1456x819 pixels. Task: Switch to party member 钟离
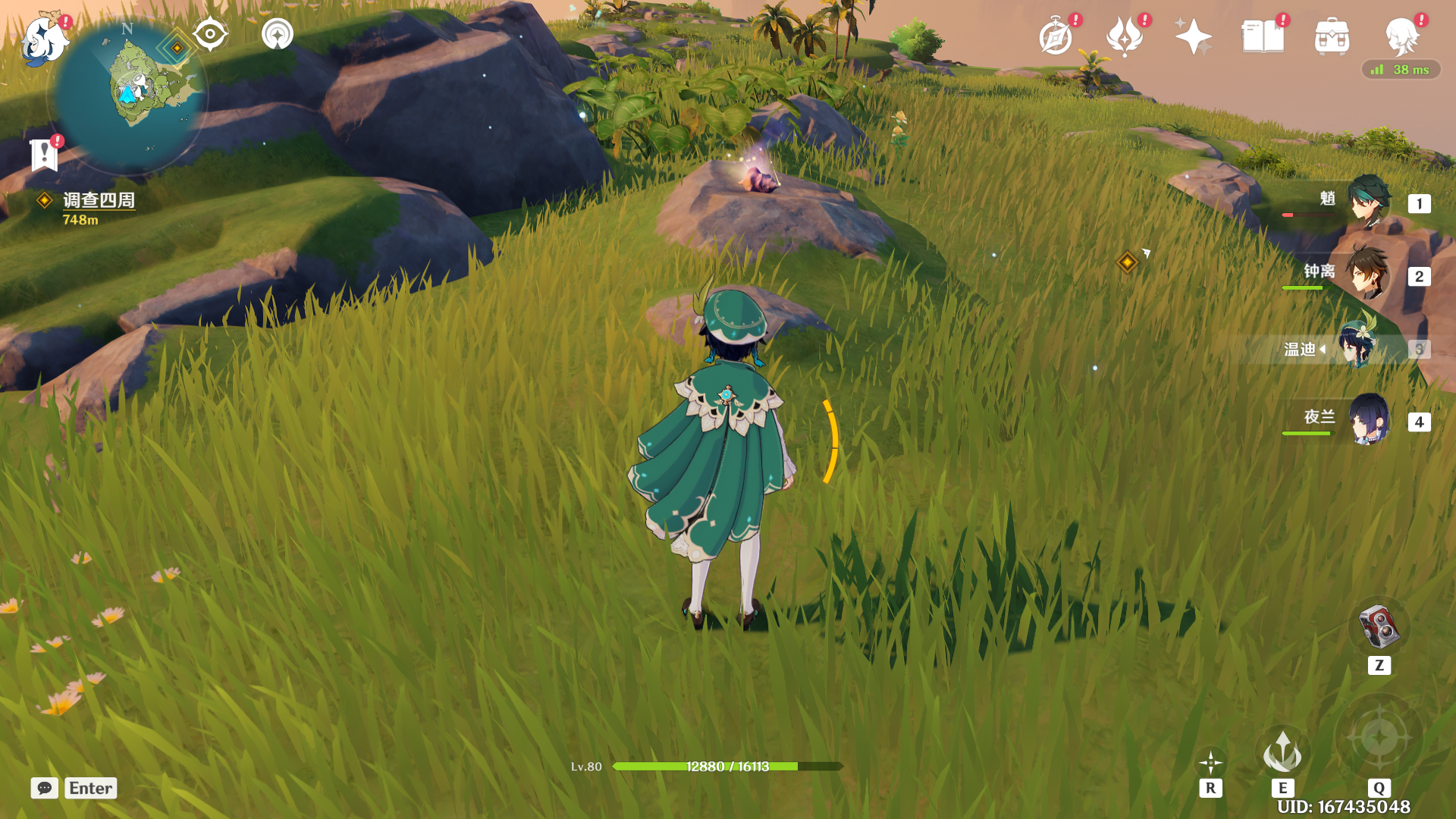[x=1368, y=275]
